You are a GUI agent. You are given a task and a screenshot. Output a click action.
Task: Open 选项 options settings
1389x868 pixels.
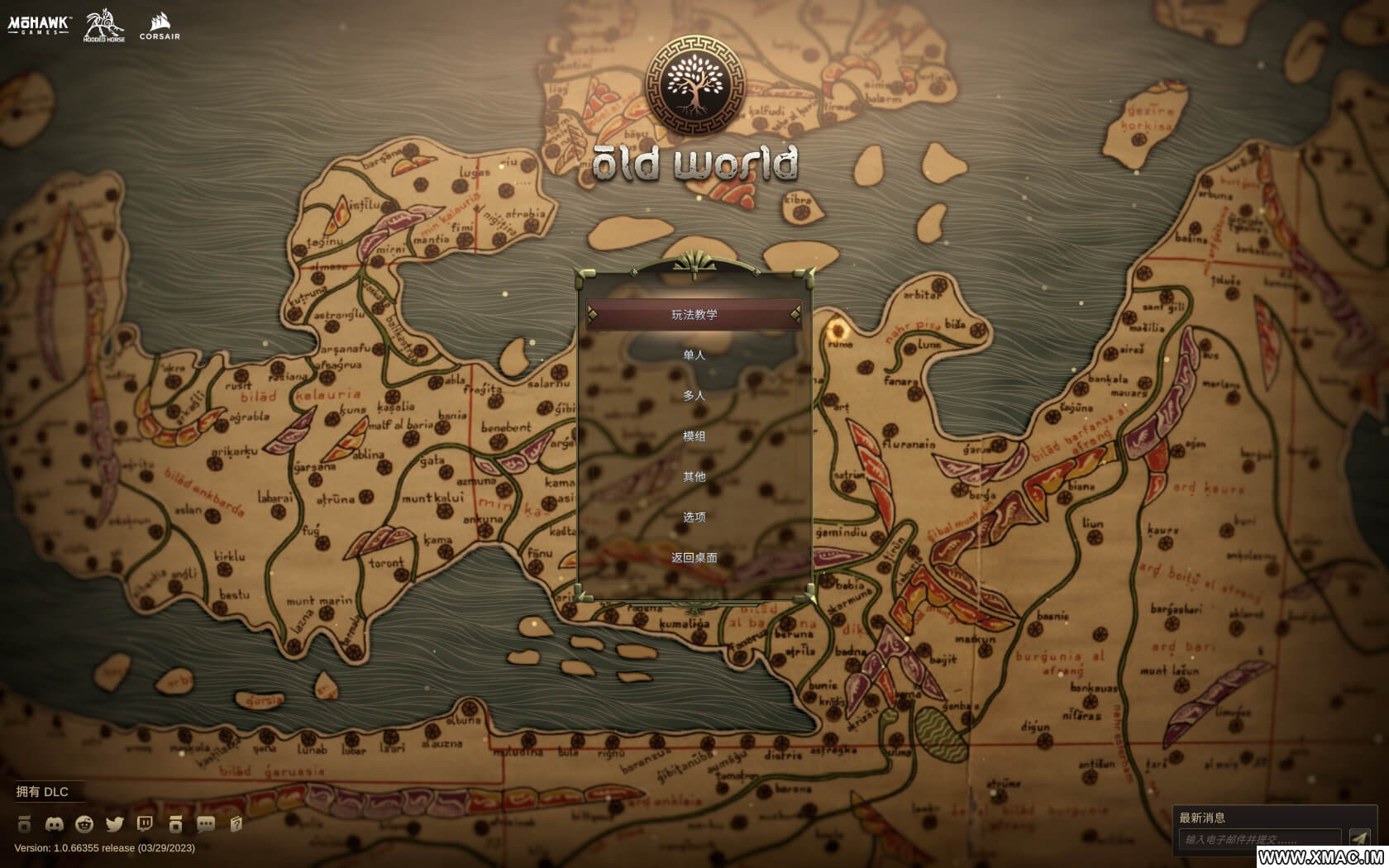tap(694, 517)
